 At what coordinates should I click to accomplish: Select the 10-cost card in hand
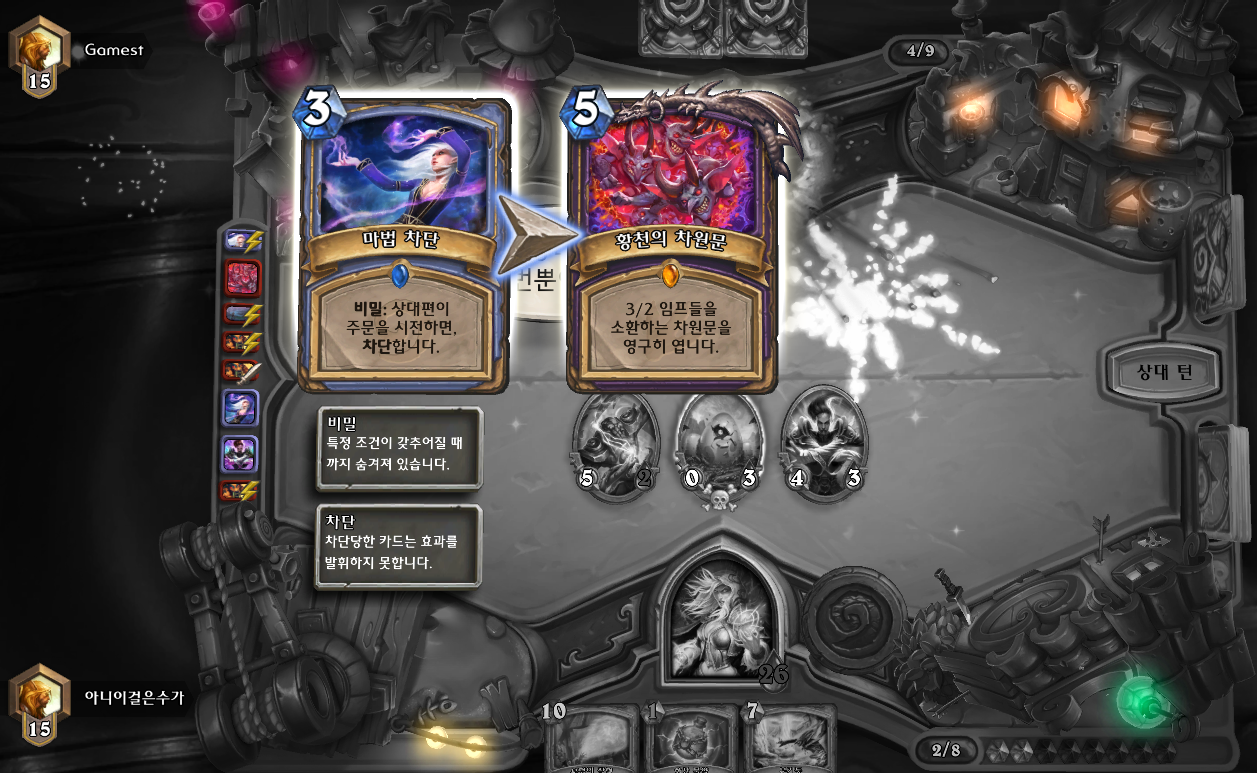(x=592, y=740)
